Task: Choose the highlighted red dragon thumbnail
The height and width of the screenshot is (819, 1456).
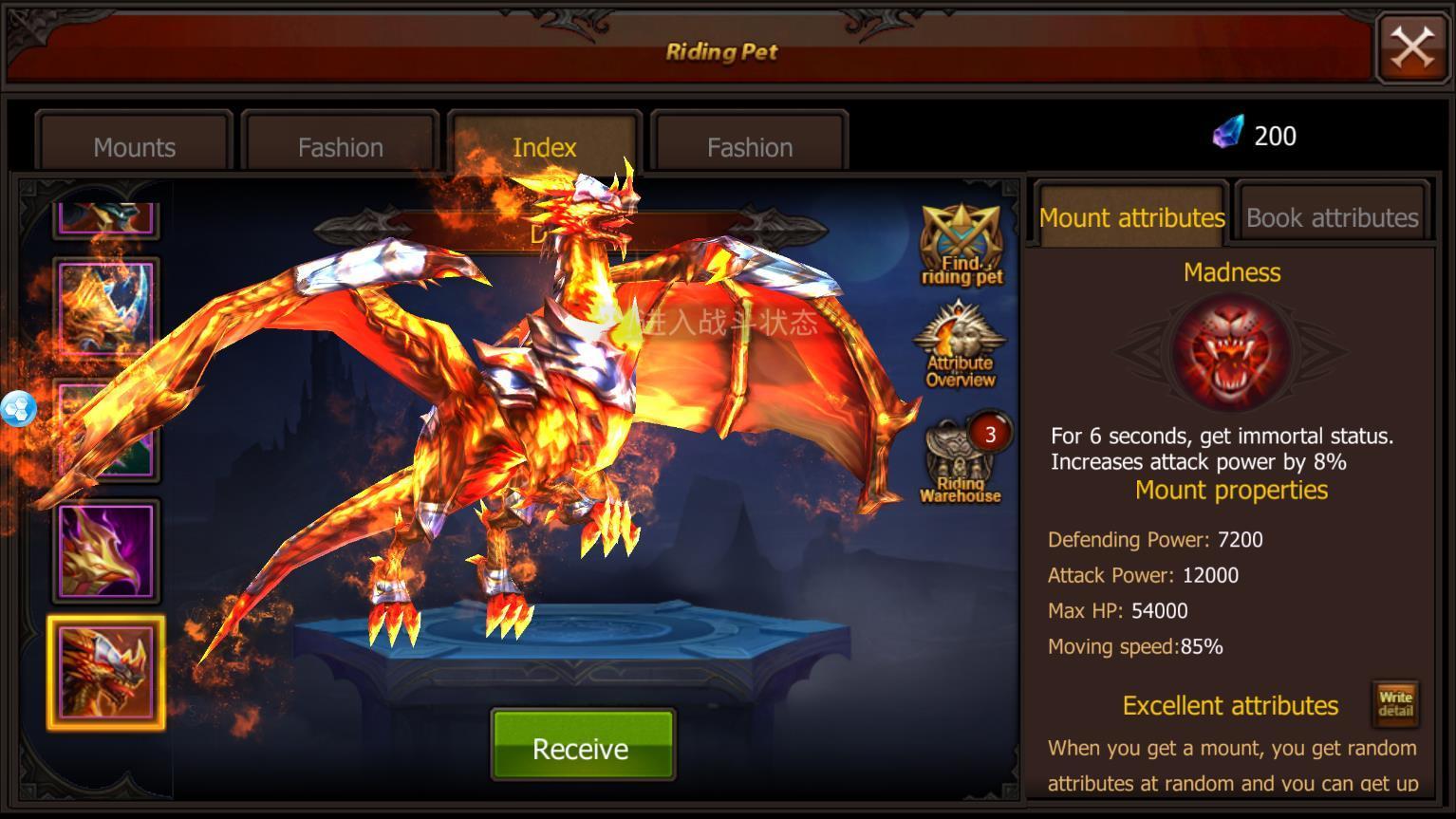Action: pyautogui.click(x=106, y=673)
